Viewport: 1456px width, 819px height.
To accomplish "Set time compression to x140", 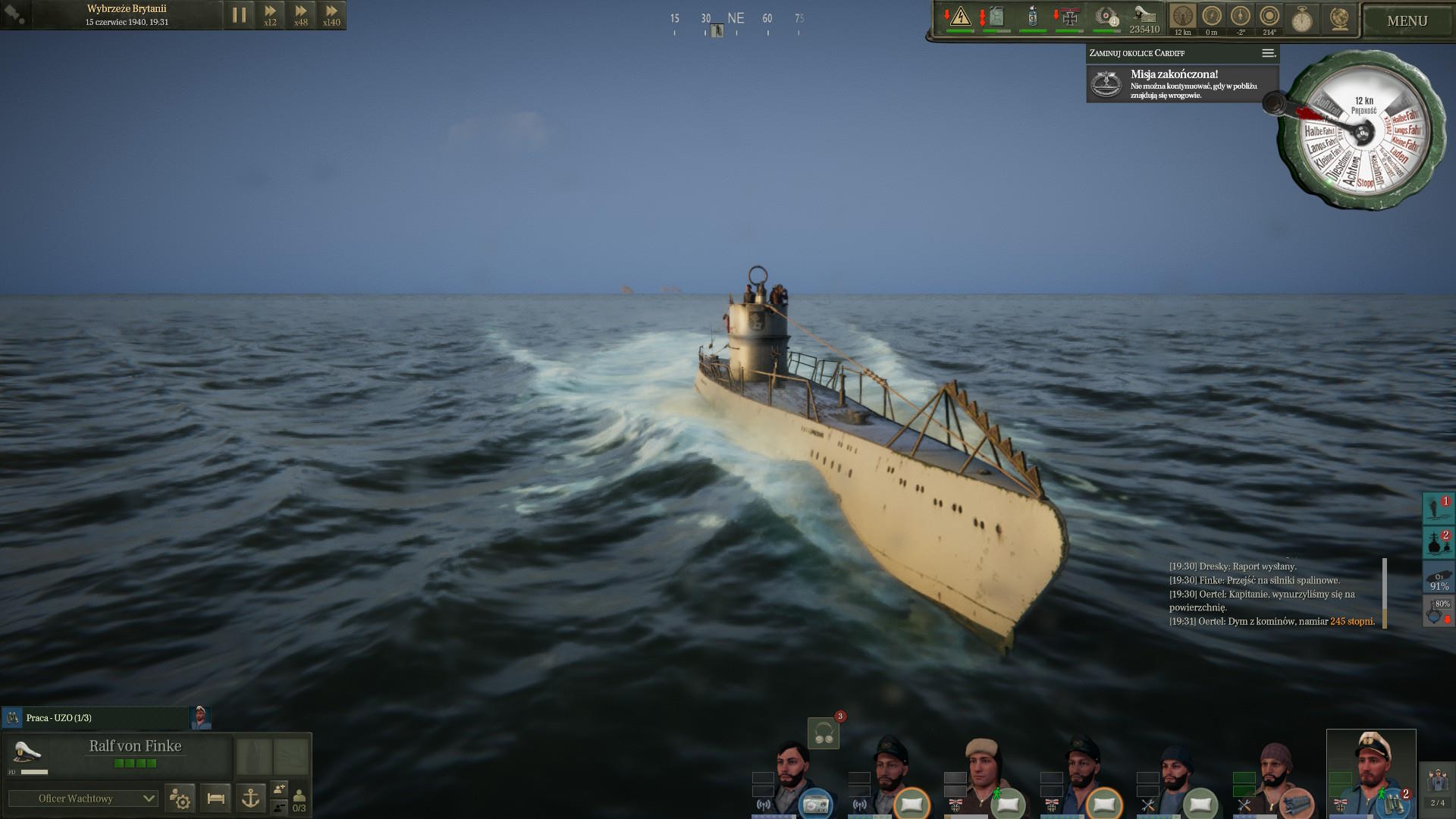I will [331, 14].
